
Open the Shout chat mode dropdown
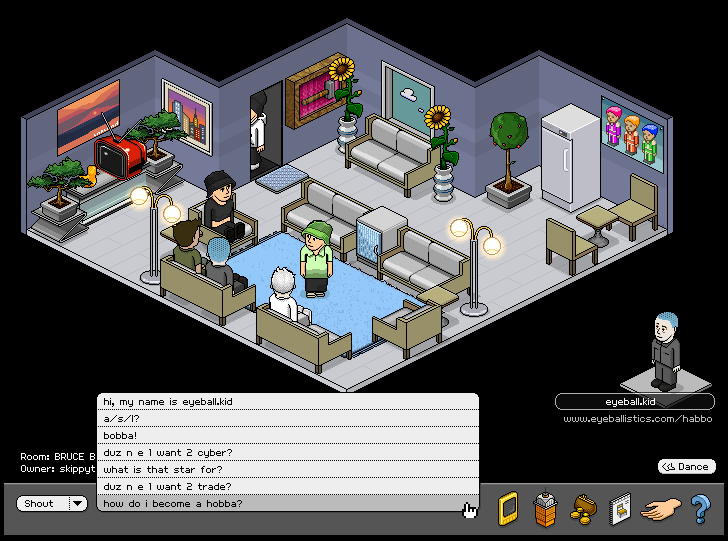coord(77,503)
